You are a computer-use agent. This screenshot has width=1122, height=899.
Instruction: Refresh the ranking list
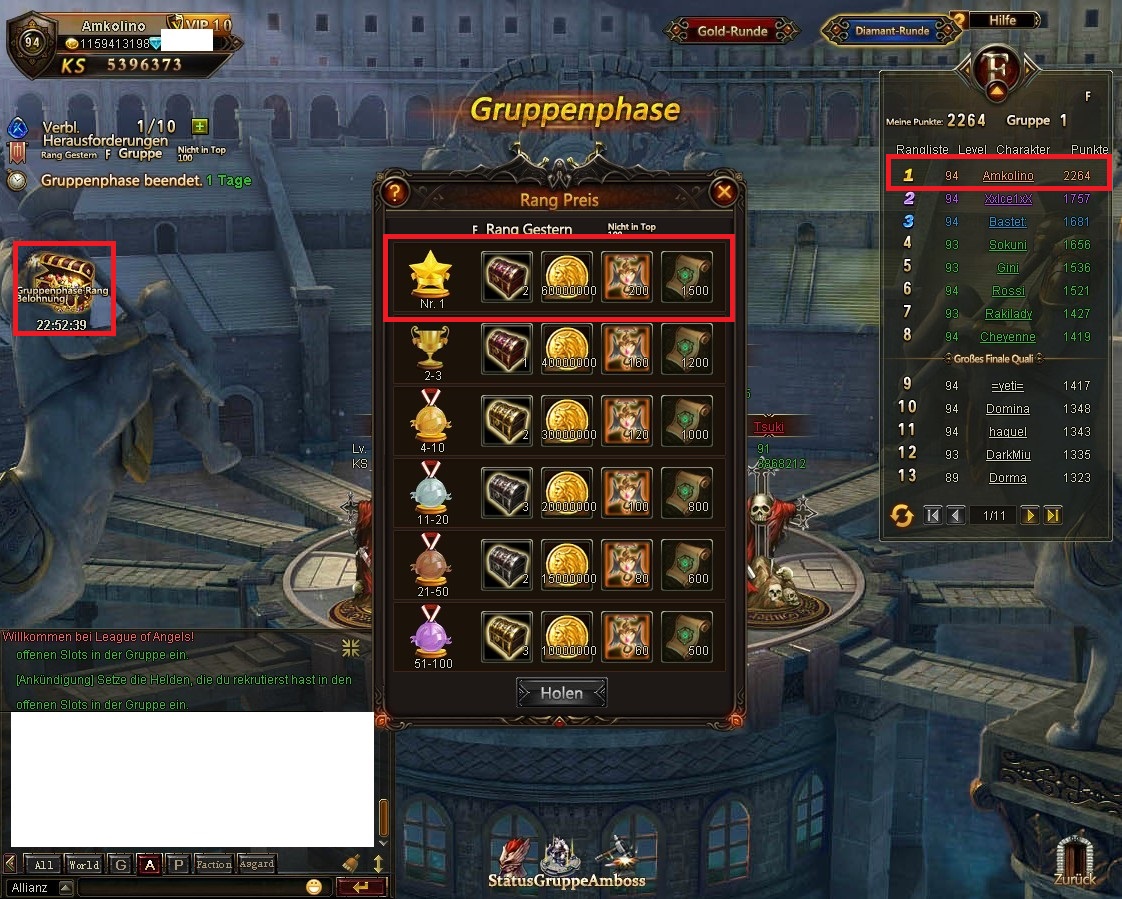[902, 515]
